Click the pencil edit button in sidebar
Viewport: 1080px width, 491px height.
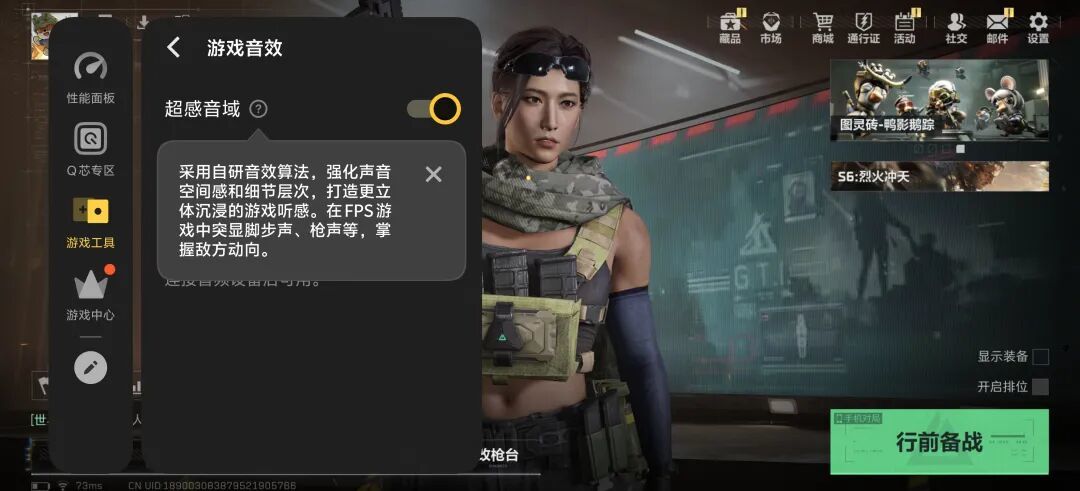90,368
